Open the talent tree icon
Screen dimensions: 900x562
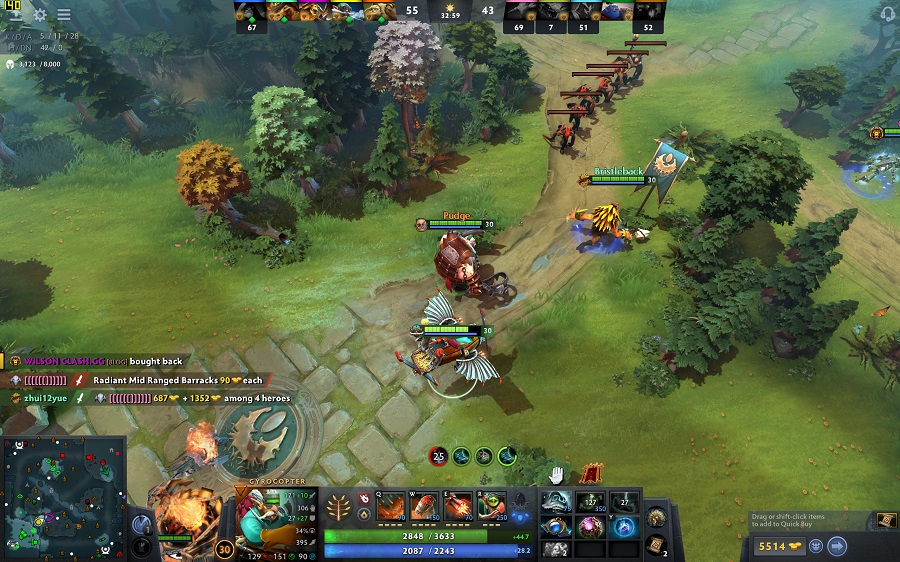pos(339,504)
